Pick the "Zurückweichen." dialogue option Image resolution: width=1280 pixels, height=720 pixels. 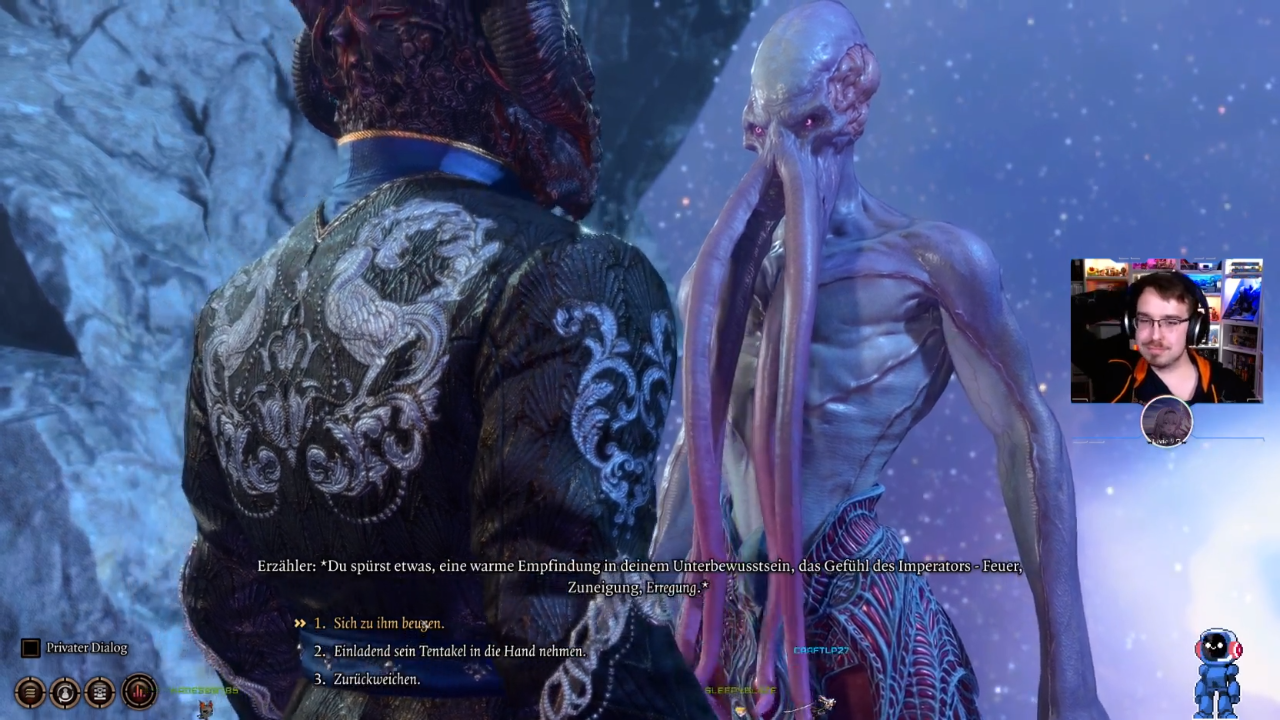[x=376, y=679]
